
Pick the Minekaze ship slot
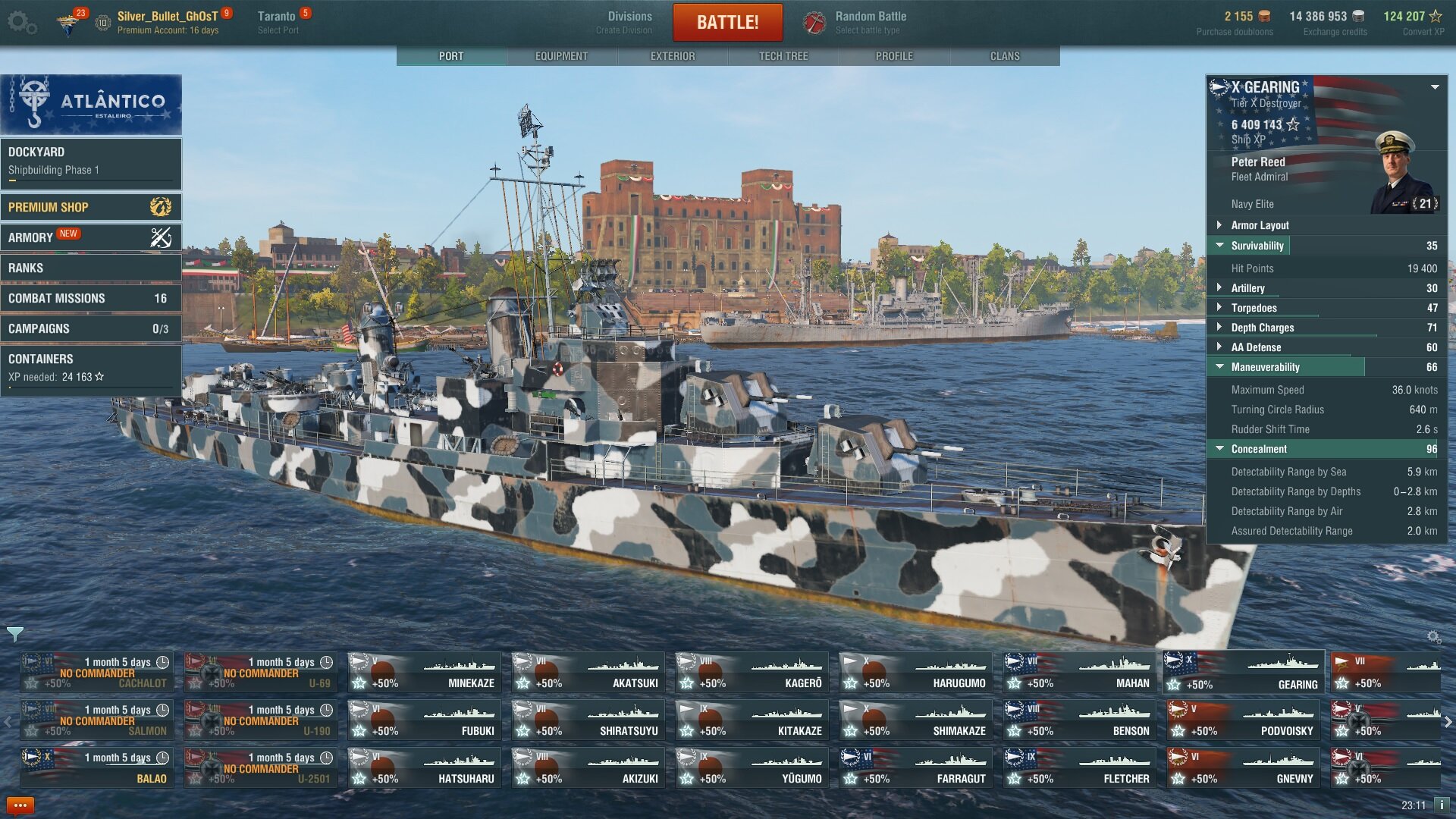tap(425, 673)
